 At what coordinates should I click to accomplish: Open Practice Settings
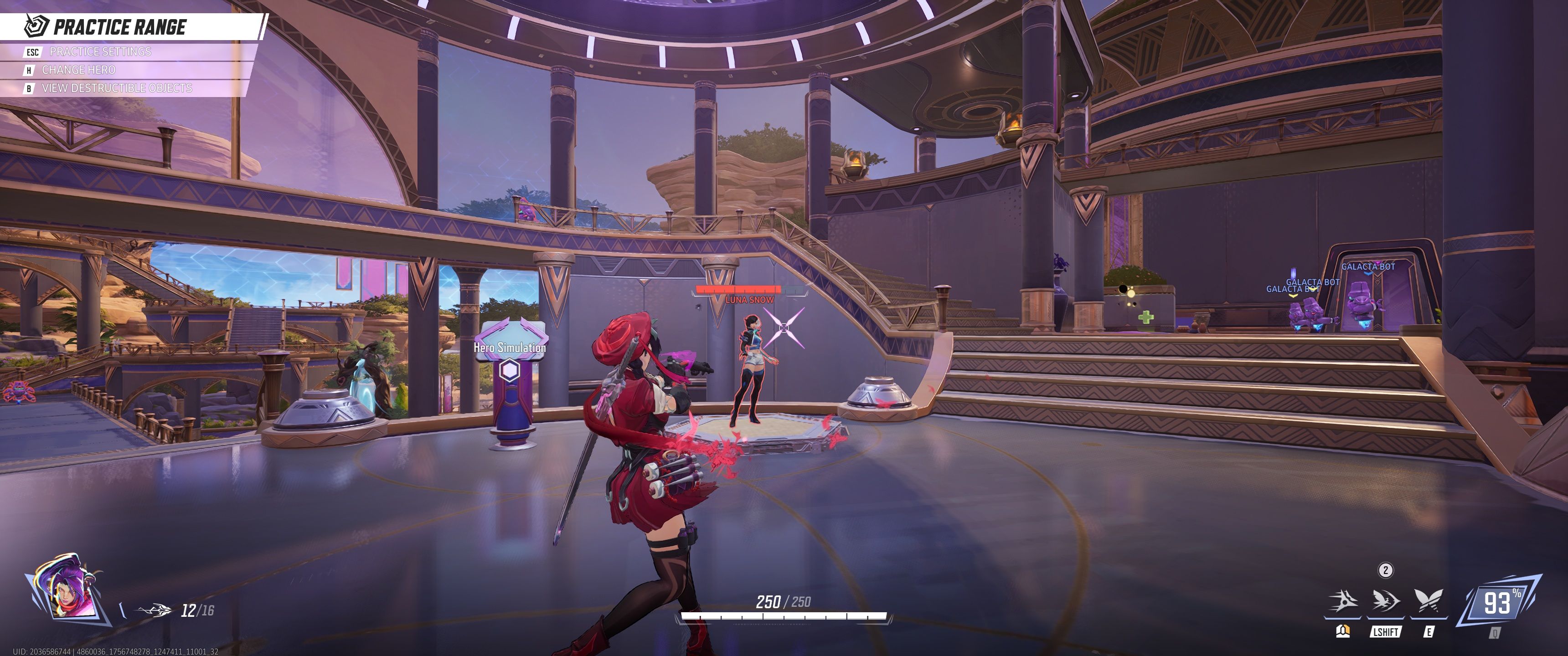pos(100,52)
